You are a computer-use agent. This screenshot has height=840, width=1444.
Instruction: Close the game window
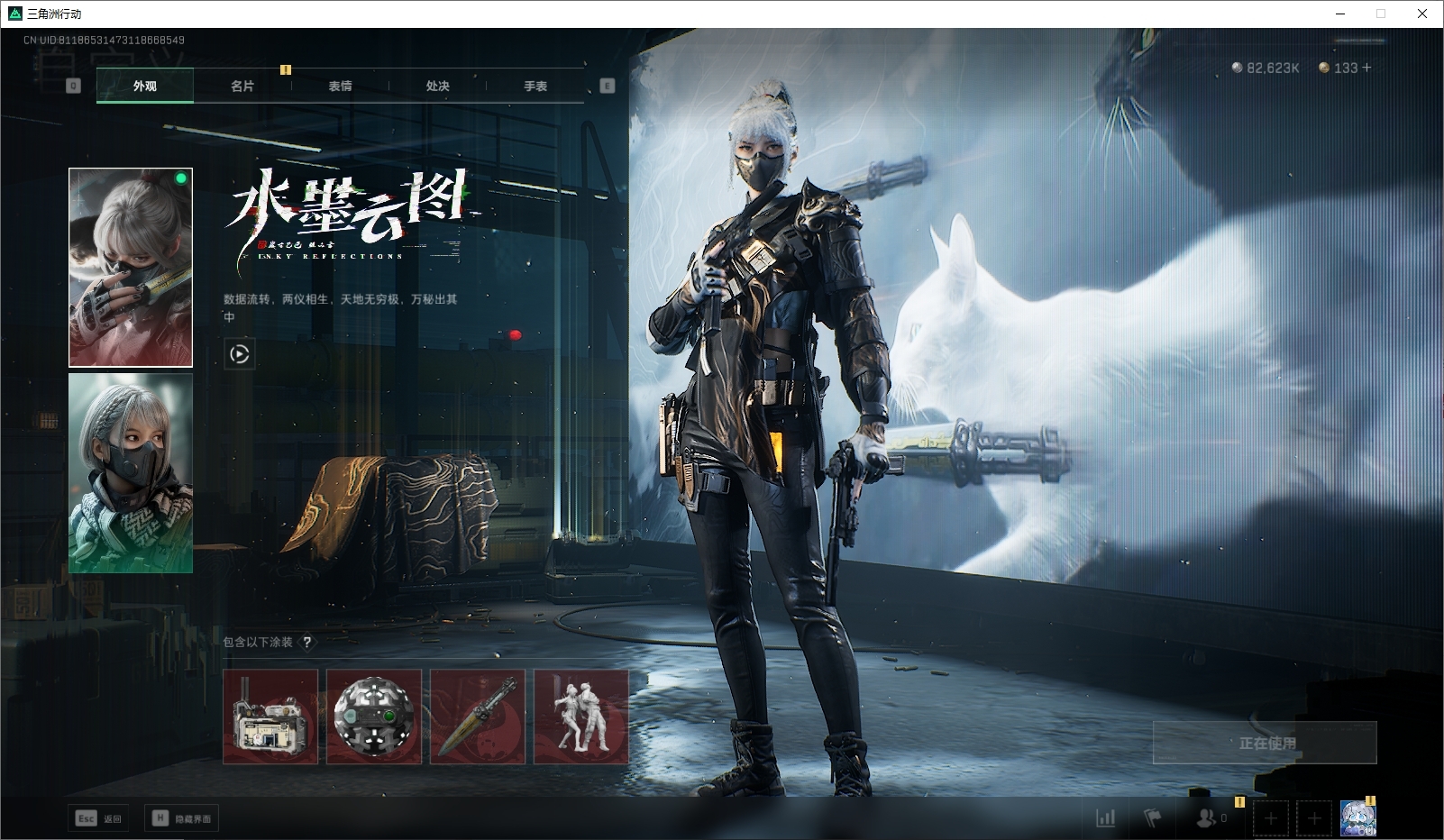tap(1422, 14)
